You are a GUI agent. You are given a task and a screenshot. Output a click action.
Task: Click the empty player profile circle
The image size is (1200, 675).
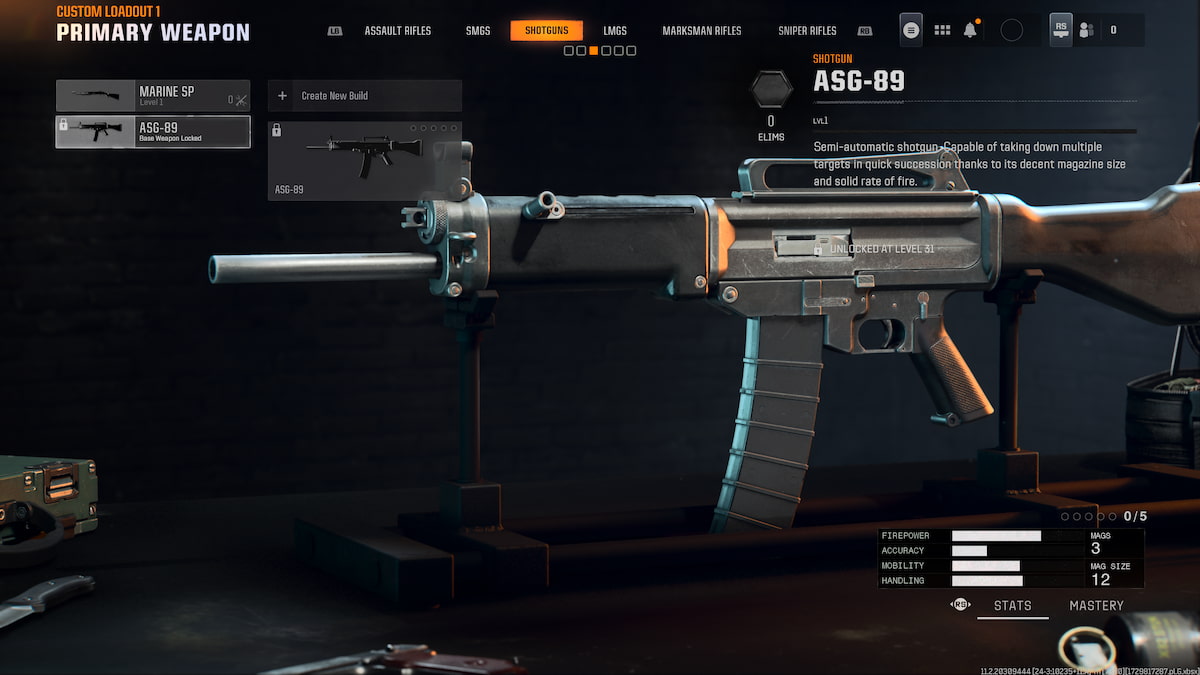[x=1011, y=30]
